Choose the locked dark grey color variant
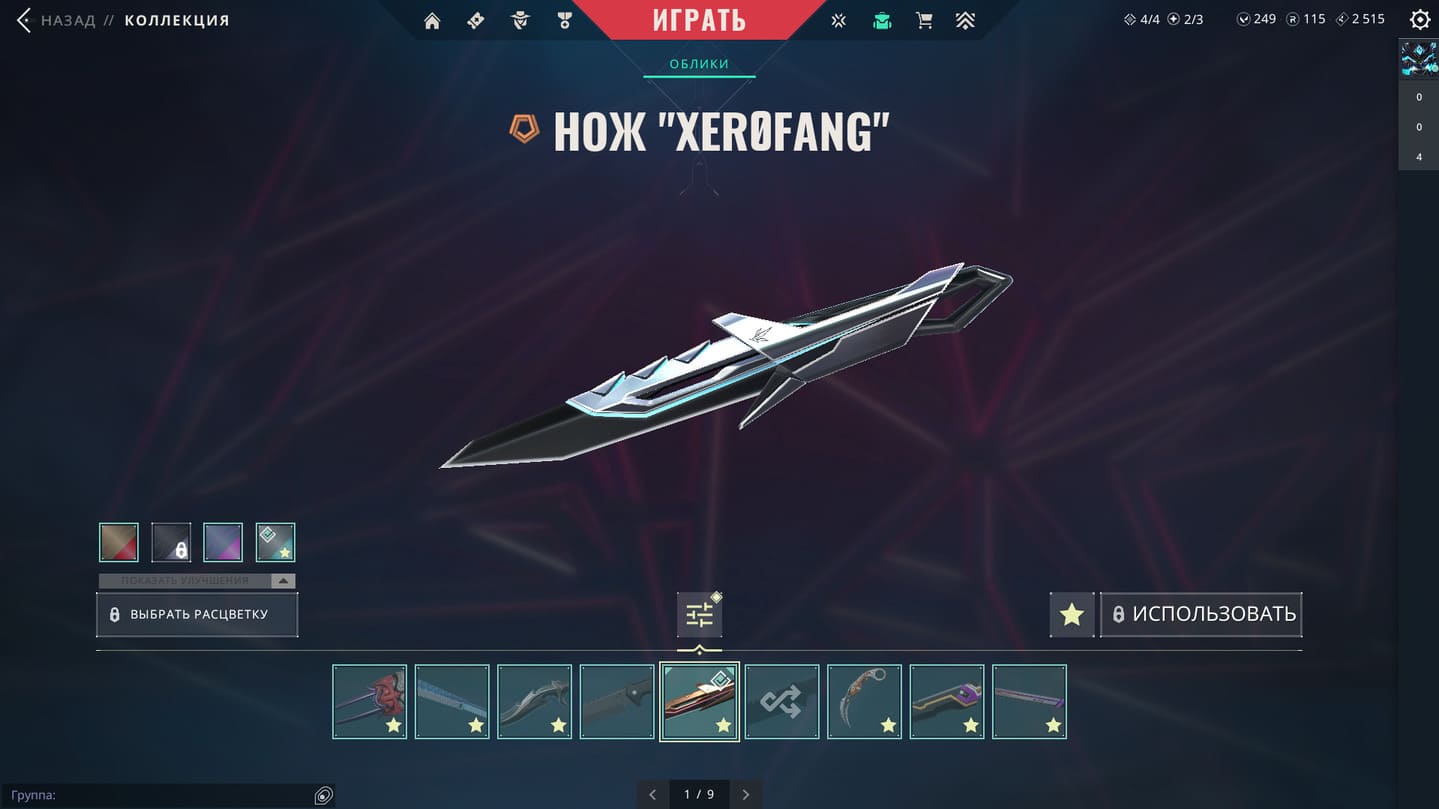Screen dimensions: 1439x809 (x=171, y=543)
